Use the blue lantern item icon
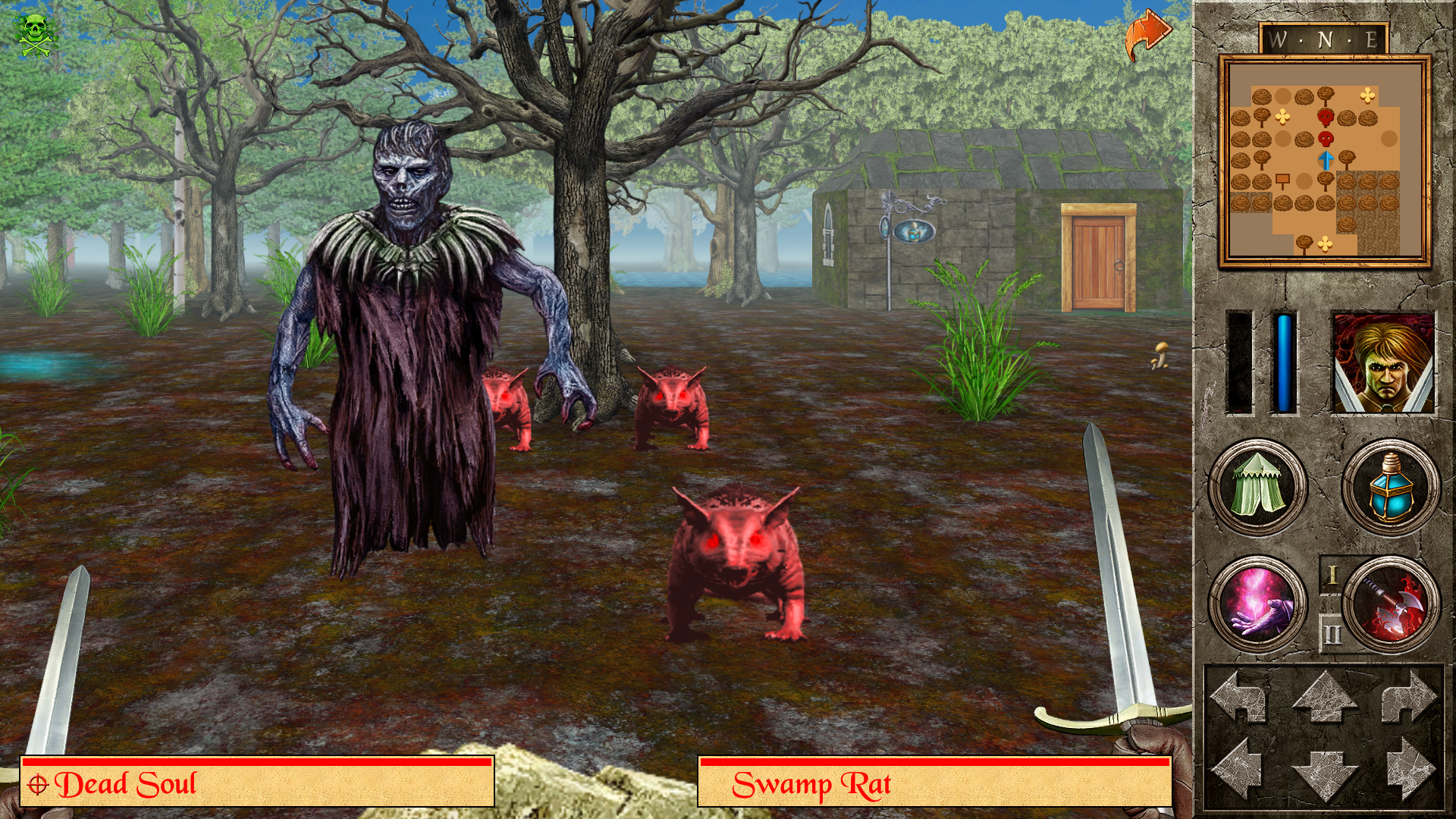 [1391, 486]
